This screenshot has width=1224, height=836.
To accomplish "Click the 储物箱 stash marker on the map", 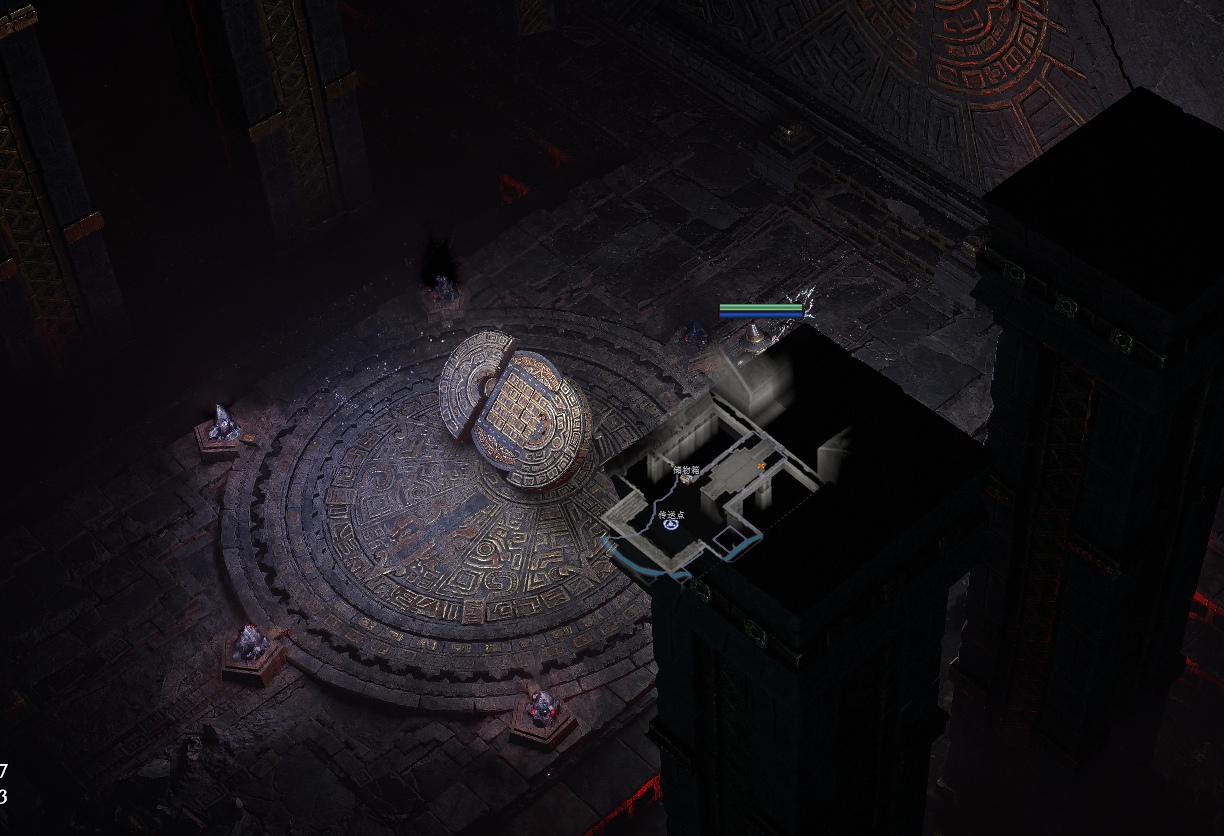I will click(x=687, y=479).
